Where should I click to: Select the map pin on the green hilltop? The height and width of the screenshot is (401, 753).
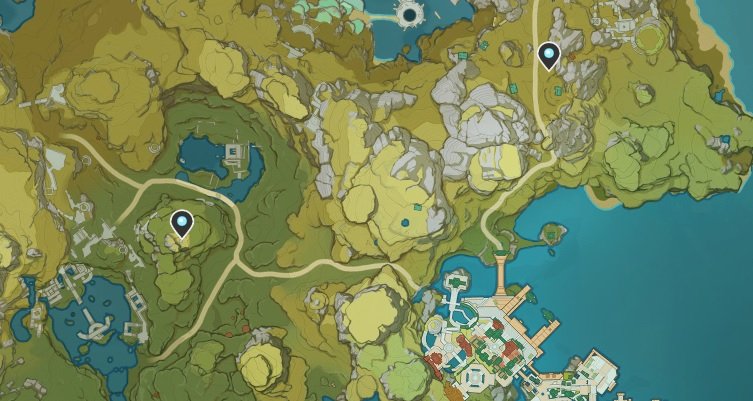pyautogui.click(x=181, y=224)
